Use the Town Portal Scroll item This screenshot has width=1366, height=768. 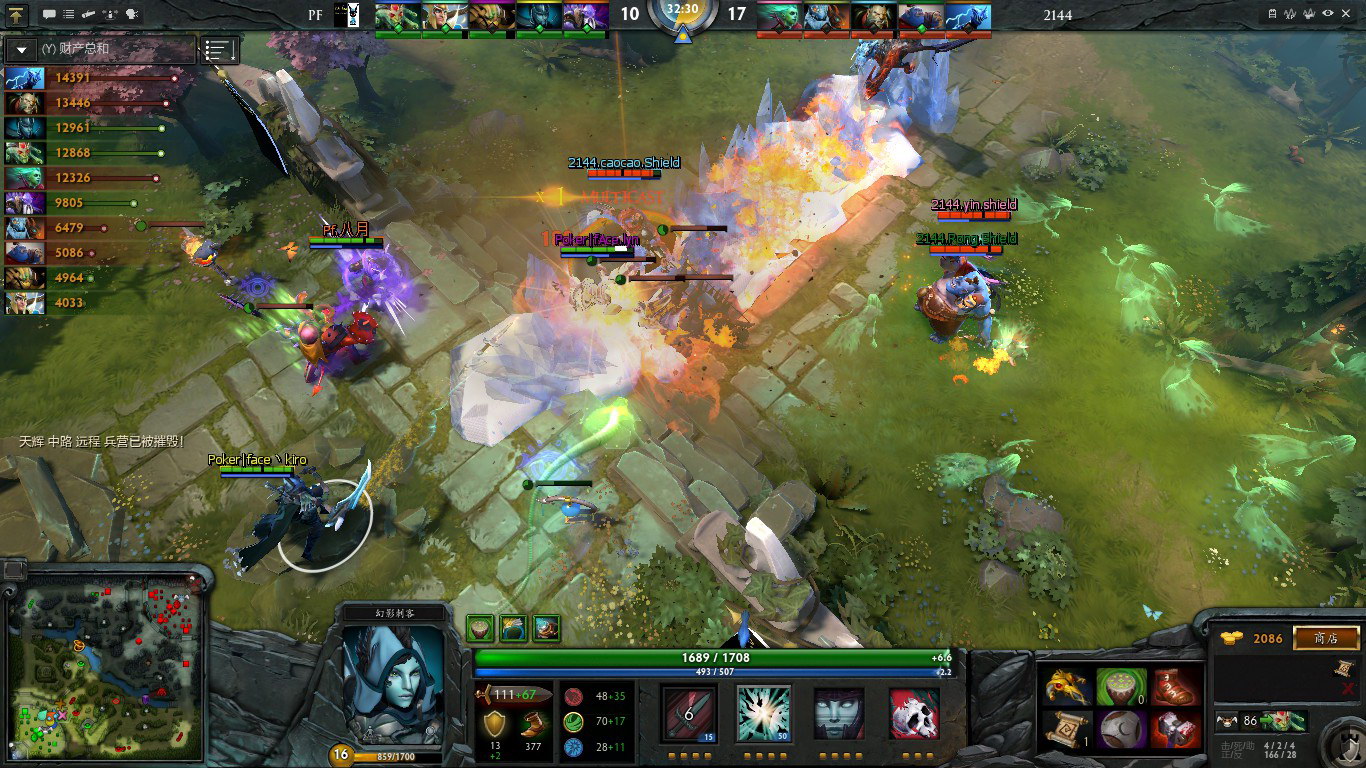[1068, 729]
